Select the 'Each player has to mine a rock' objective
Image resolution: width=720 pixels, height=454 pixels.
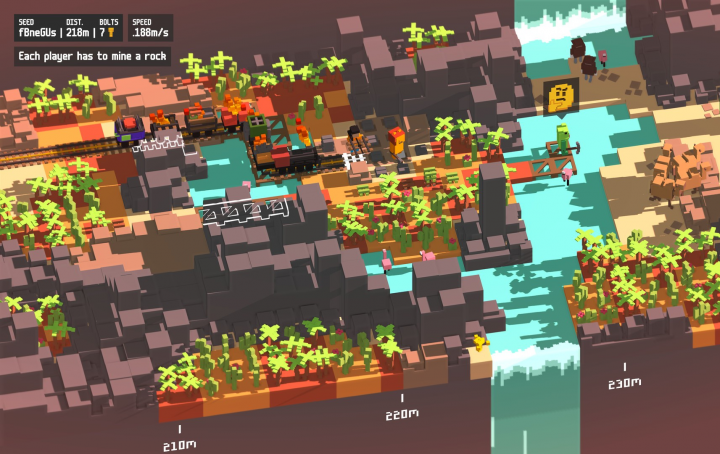pos(92,56)
